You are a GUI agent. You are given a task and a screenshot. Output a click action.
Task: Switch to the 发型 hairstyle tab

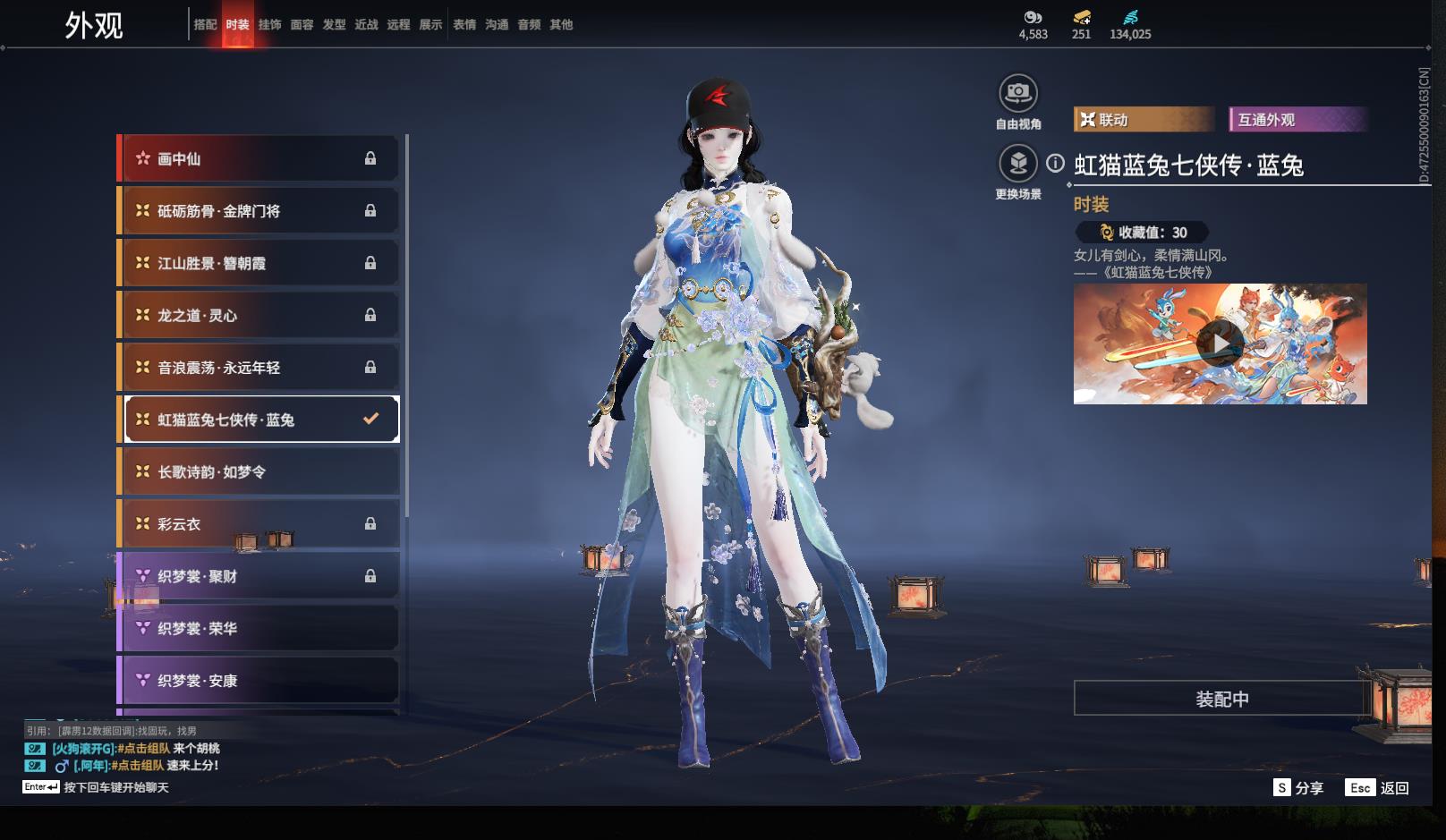click(x=334, y=25)
